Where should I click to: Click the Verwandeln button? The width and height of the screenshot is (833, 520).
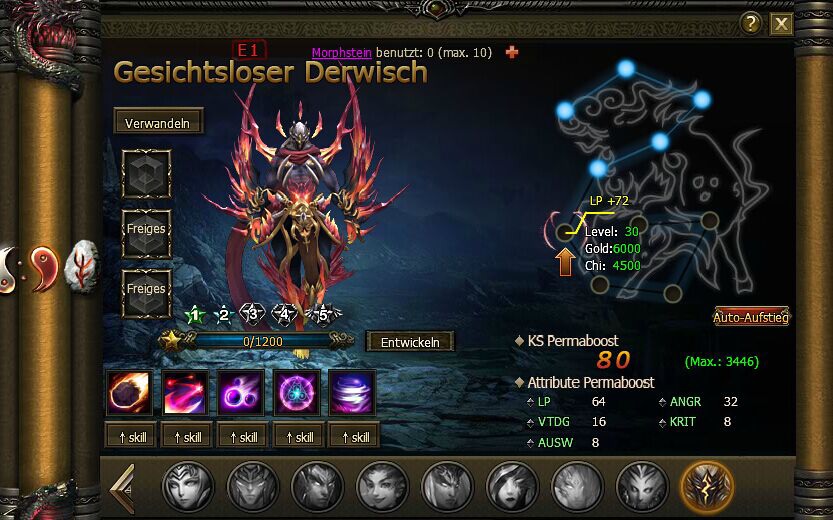(x=158, y=123)
